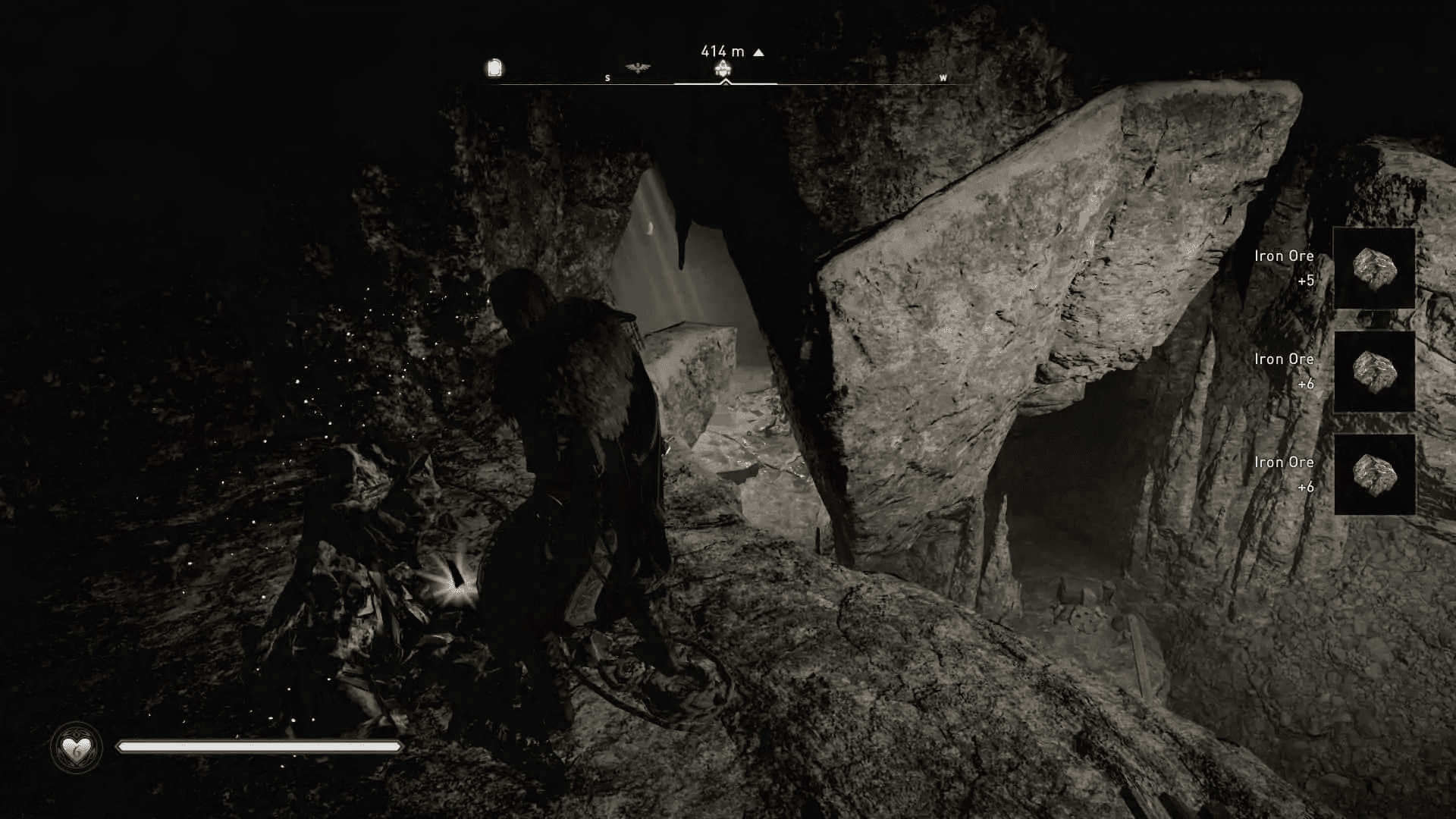This screenshot has height=819, width=1456.
Task: Click the quest objective marker on the compass
Action: click(723, 70)
